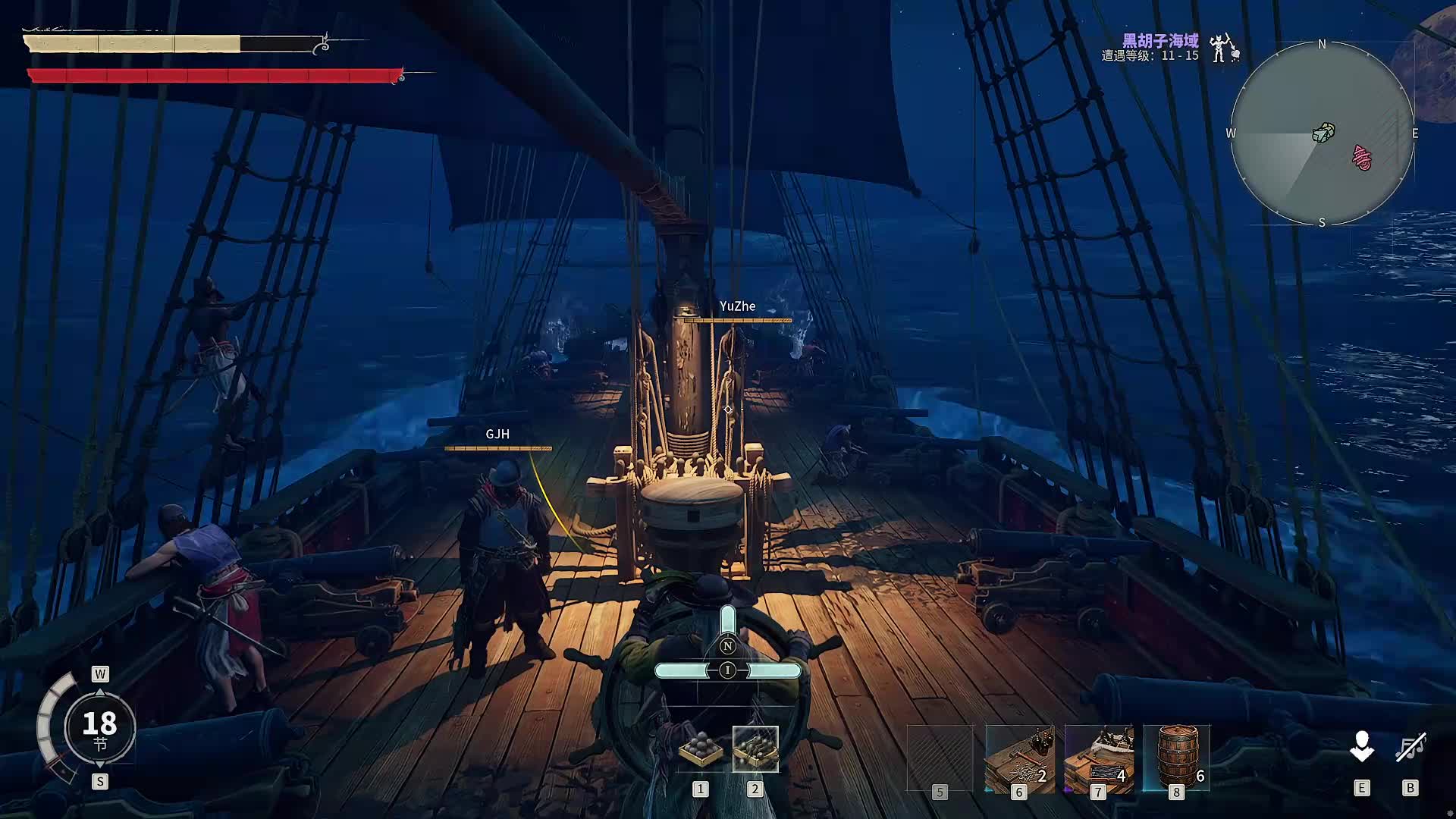1456x819 pixels.
Task: Use the wooden barrel item
Action: click(x=1177, y=758)
